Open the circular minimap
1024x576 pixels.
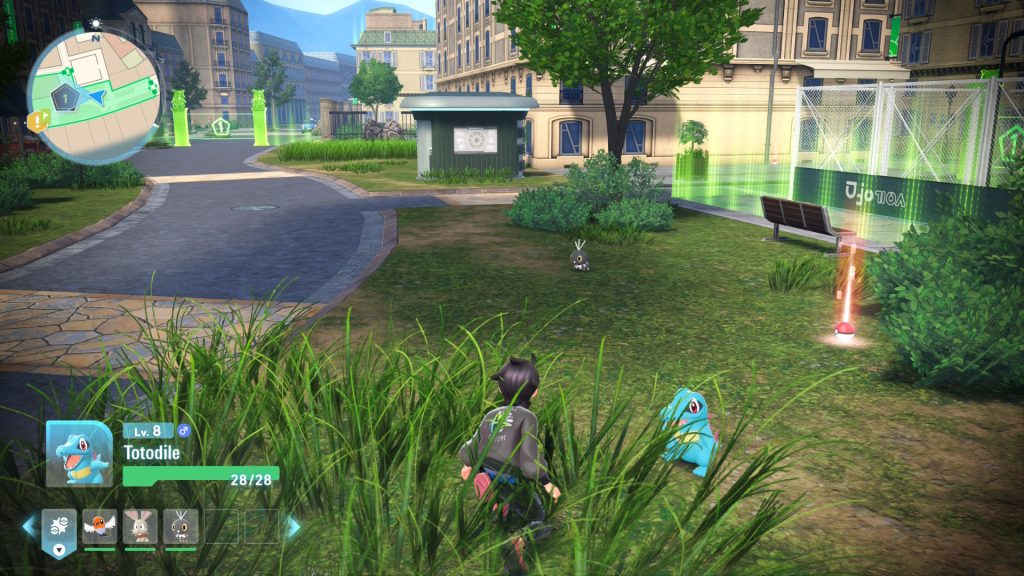tap(92, 94)
